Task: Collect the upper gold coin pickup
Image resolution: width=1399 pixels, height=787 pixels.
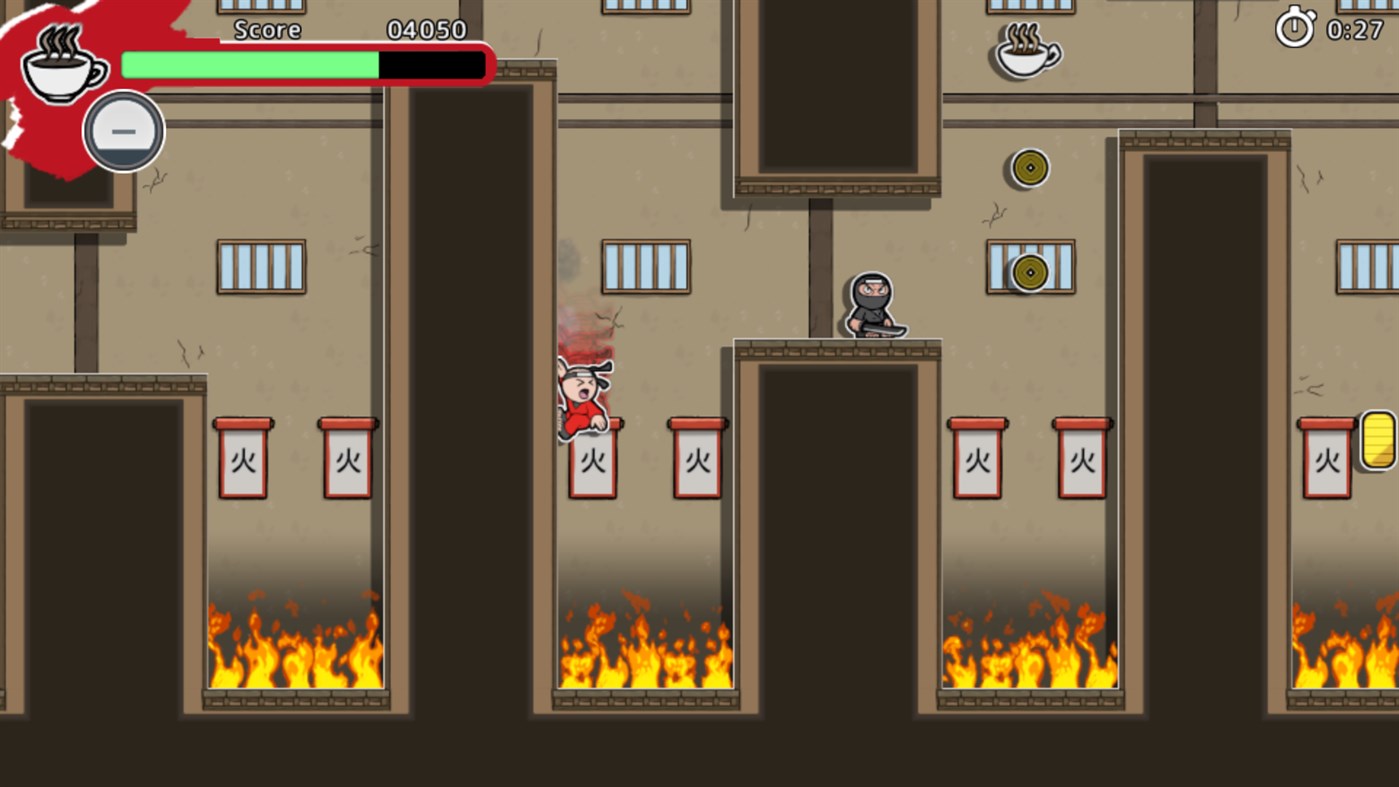Action: [1029, 167]
